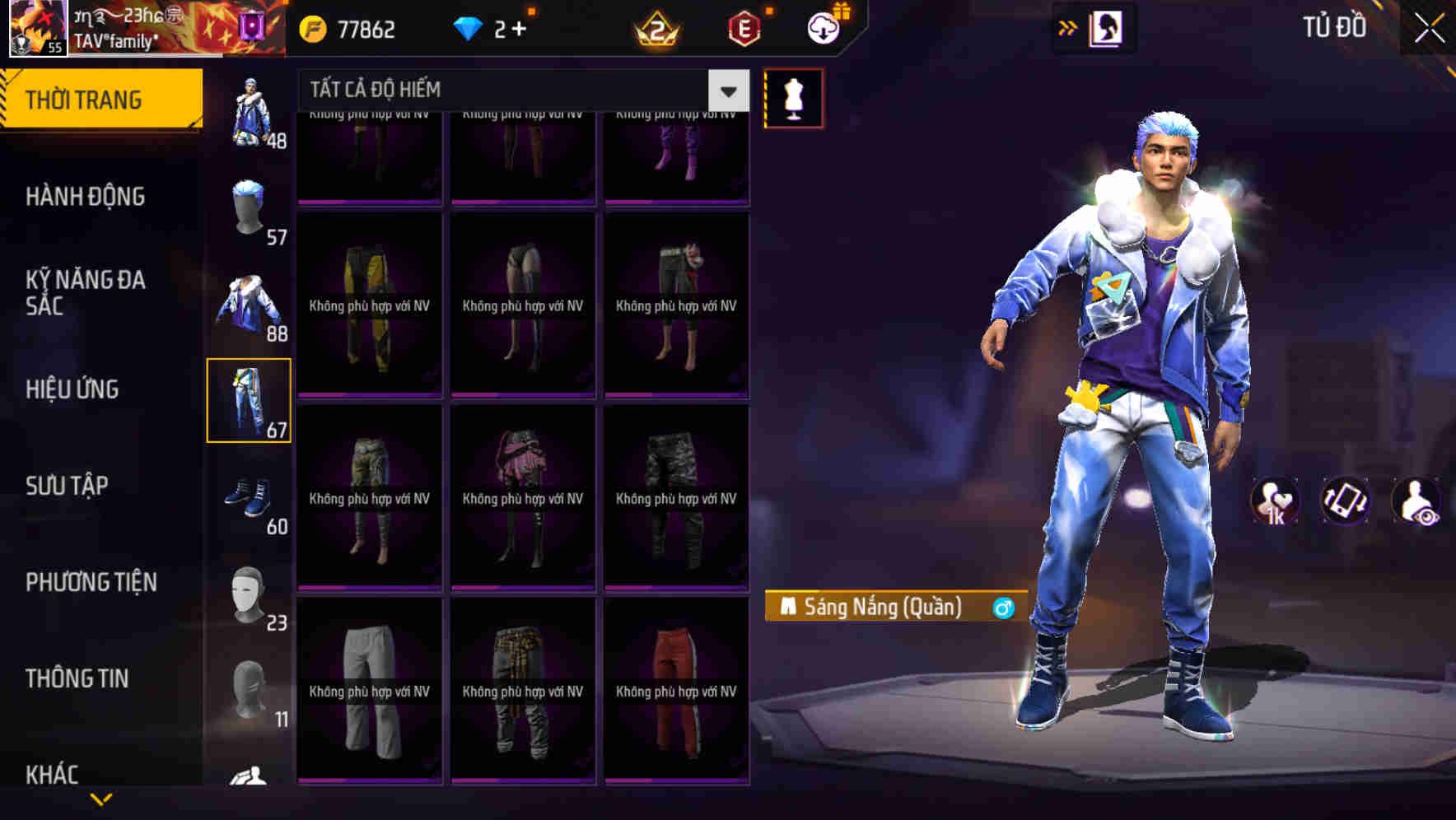
Task: Expand the left menu with the bottom chevron
Action: pos(100,797)
